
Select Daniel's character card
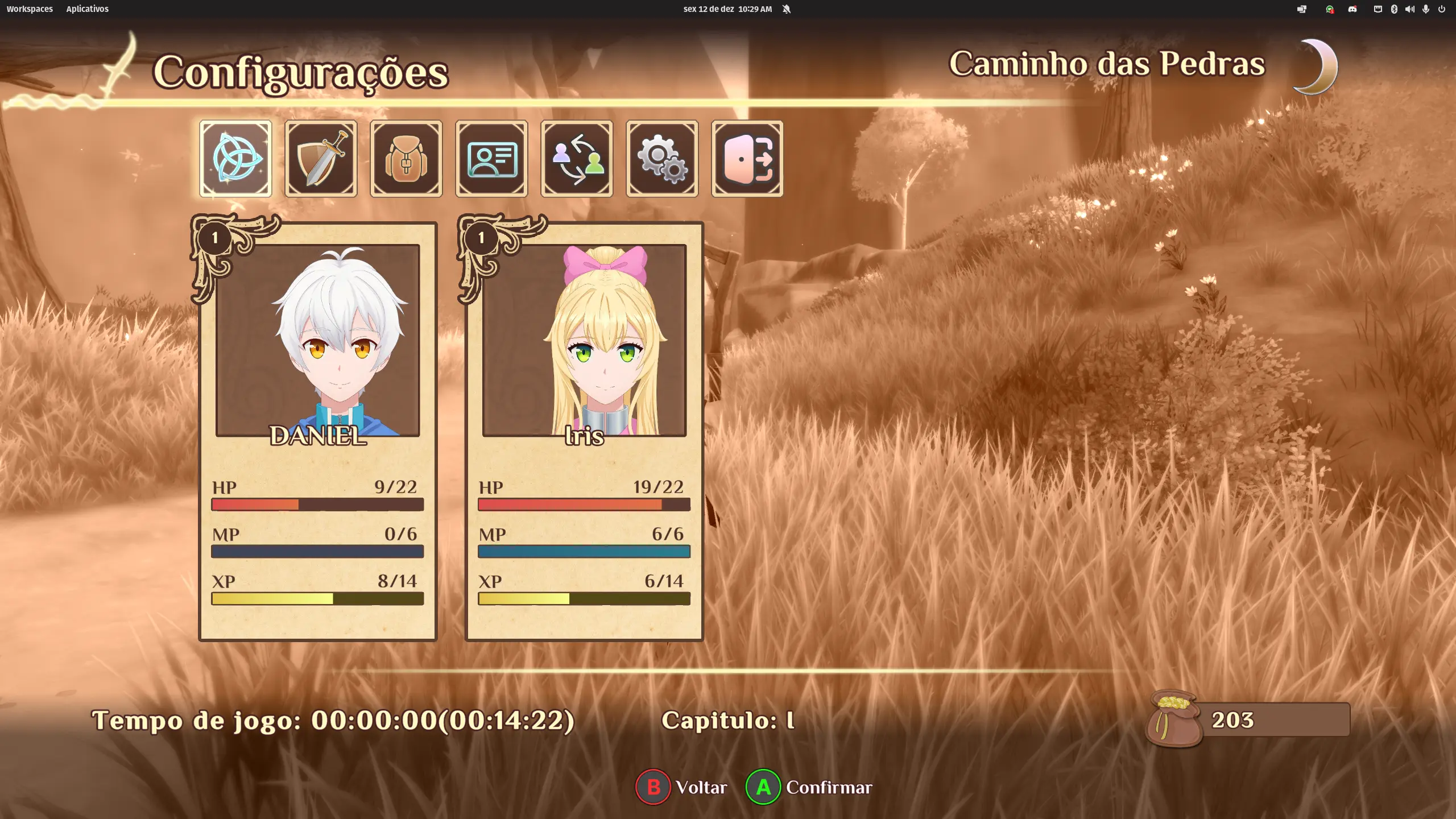point(317,431)
